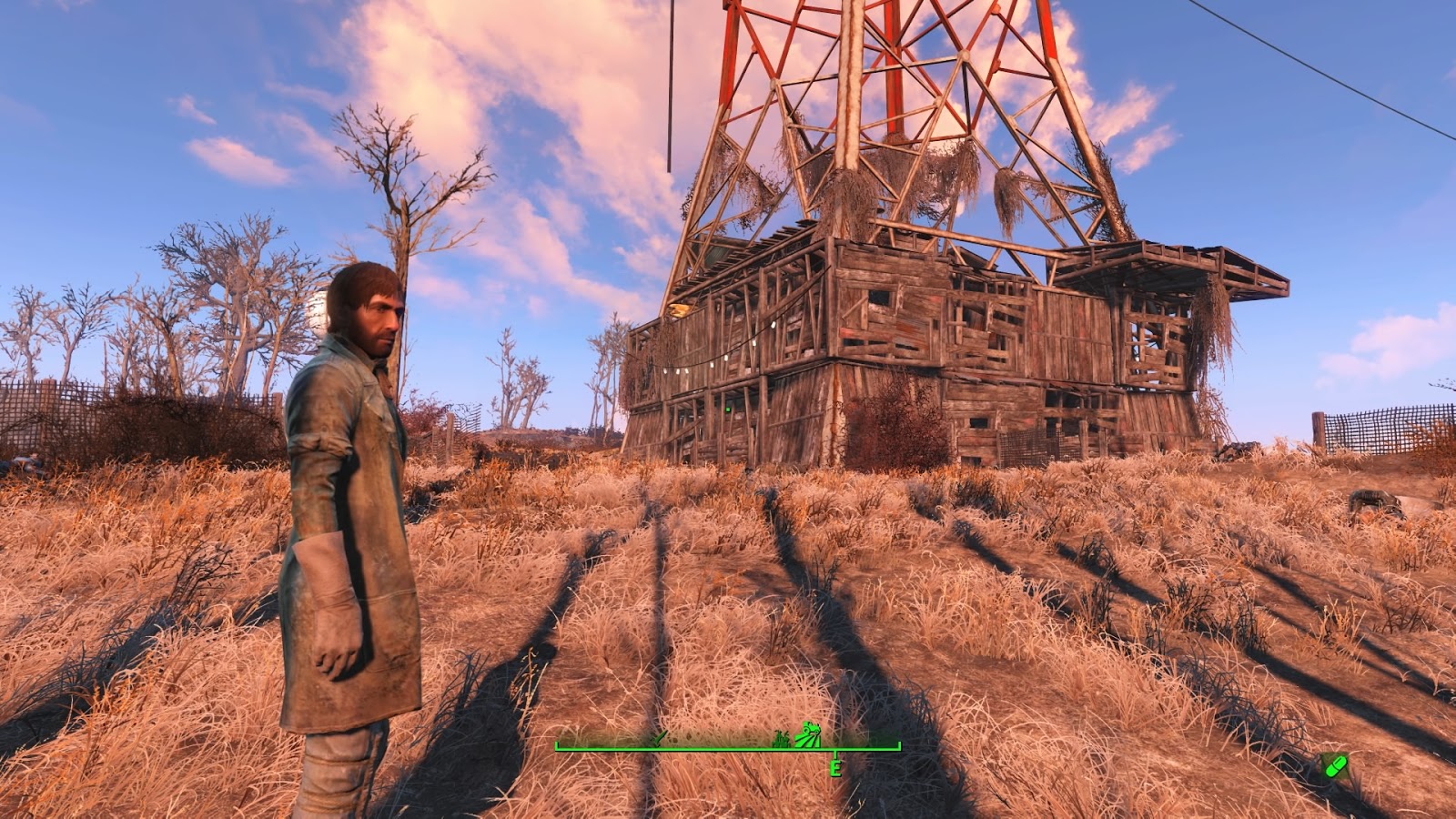Click the E cardinal direction marker
The width and height of the screenshot is (1456, 819).
pos(835,768)
